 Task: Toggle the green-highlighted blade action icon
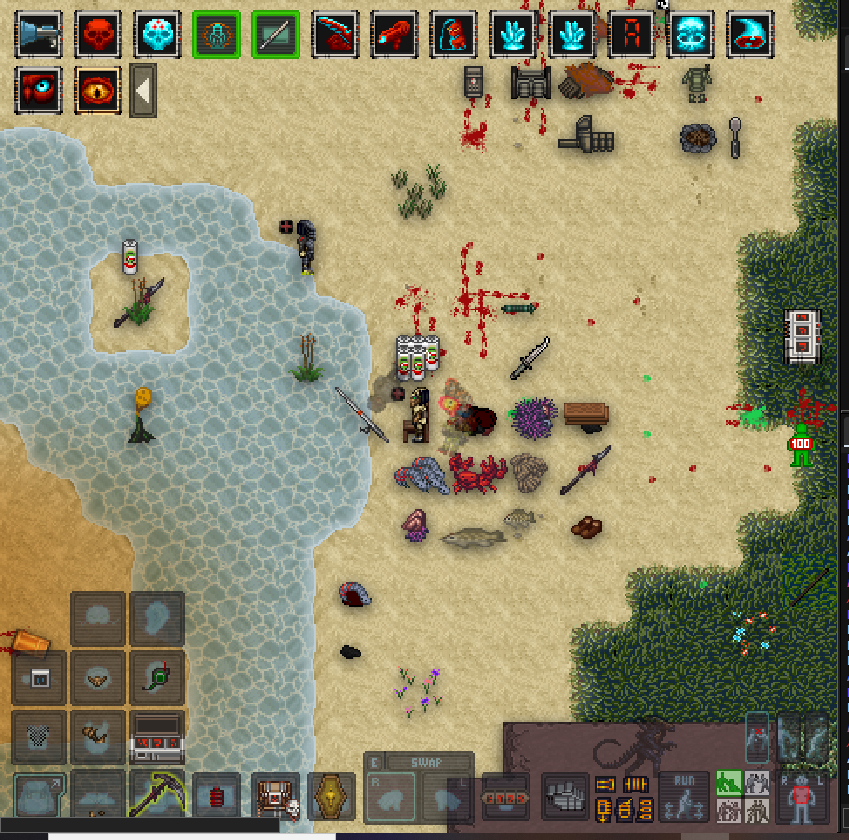coord(276,34)
